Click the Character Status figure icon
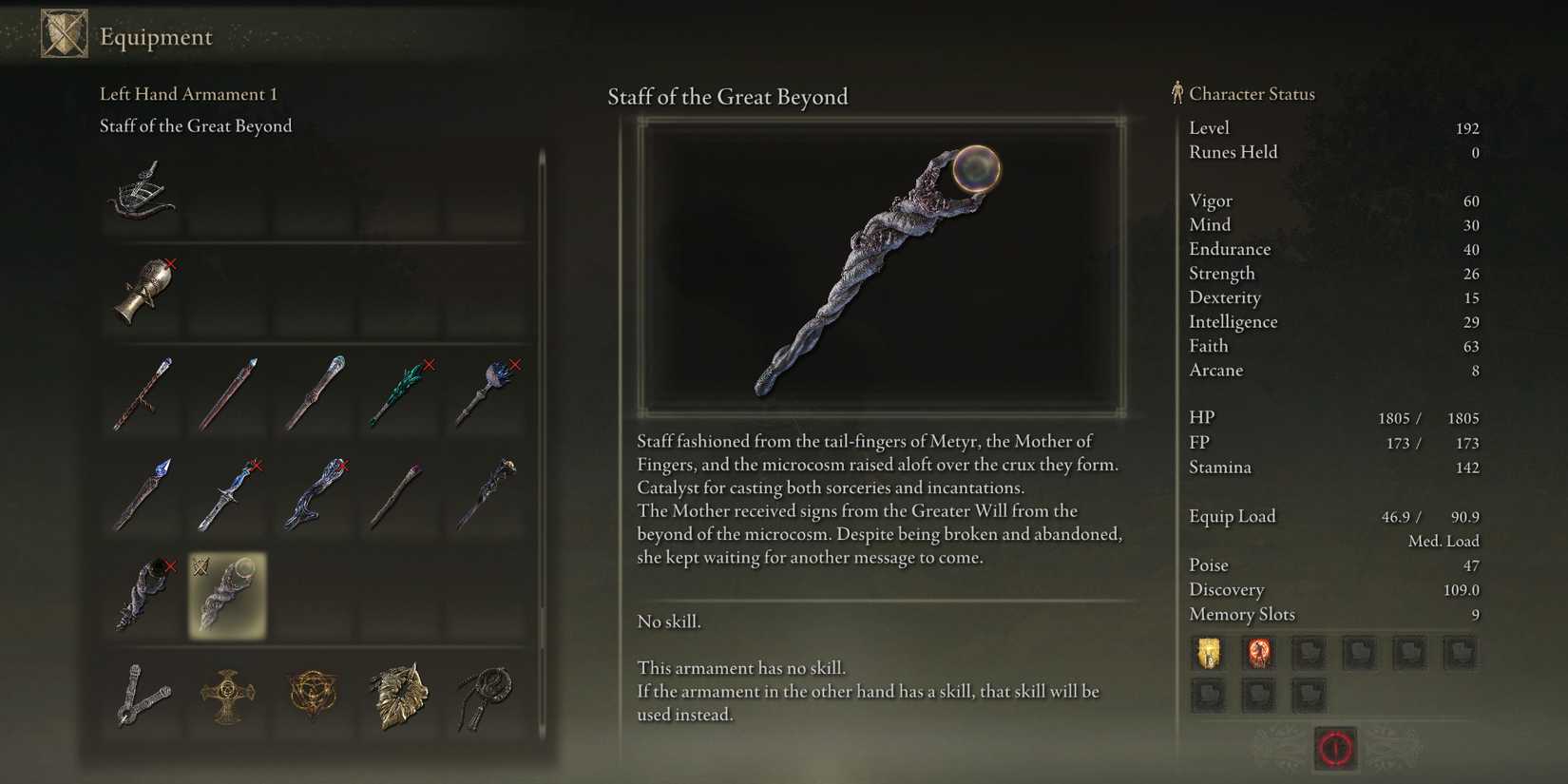This screenshot has height=784, width=1568. 1176,92
